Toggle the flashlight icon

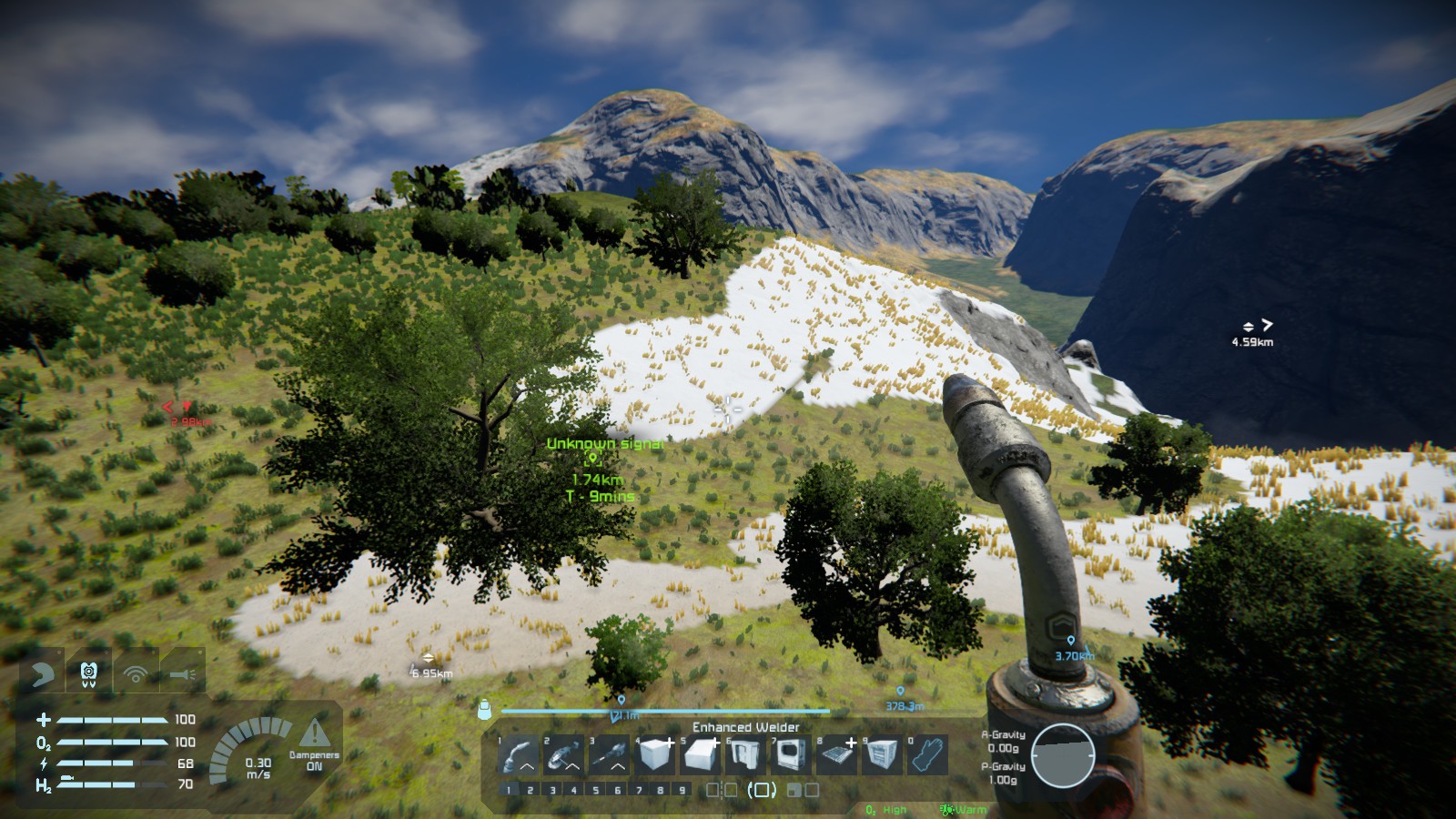click(x=182, y=674)
